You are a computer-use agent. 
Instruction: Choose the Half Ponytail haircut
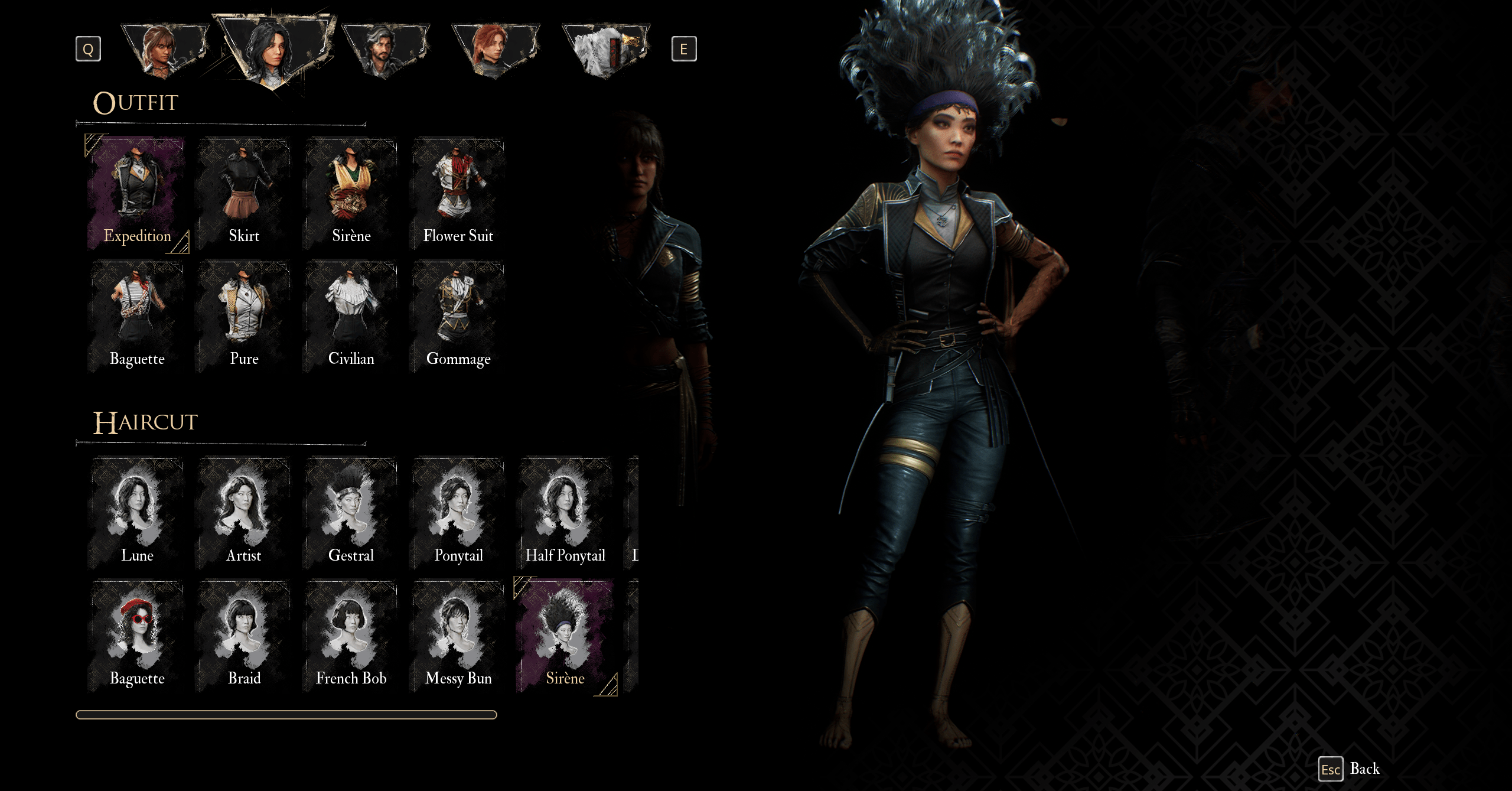(565, 513)
